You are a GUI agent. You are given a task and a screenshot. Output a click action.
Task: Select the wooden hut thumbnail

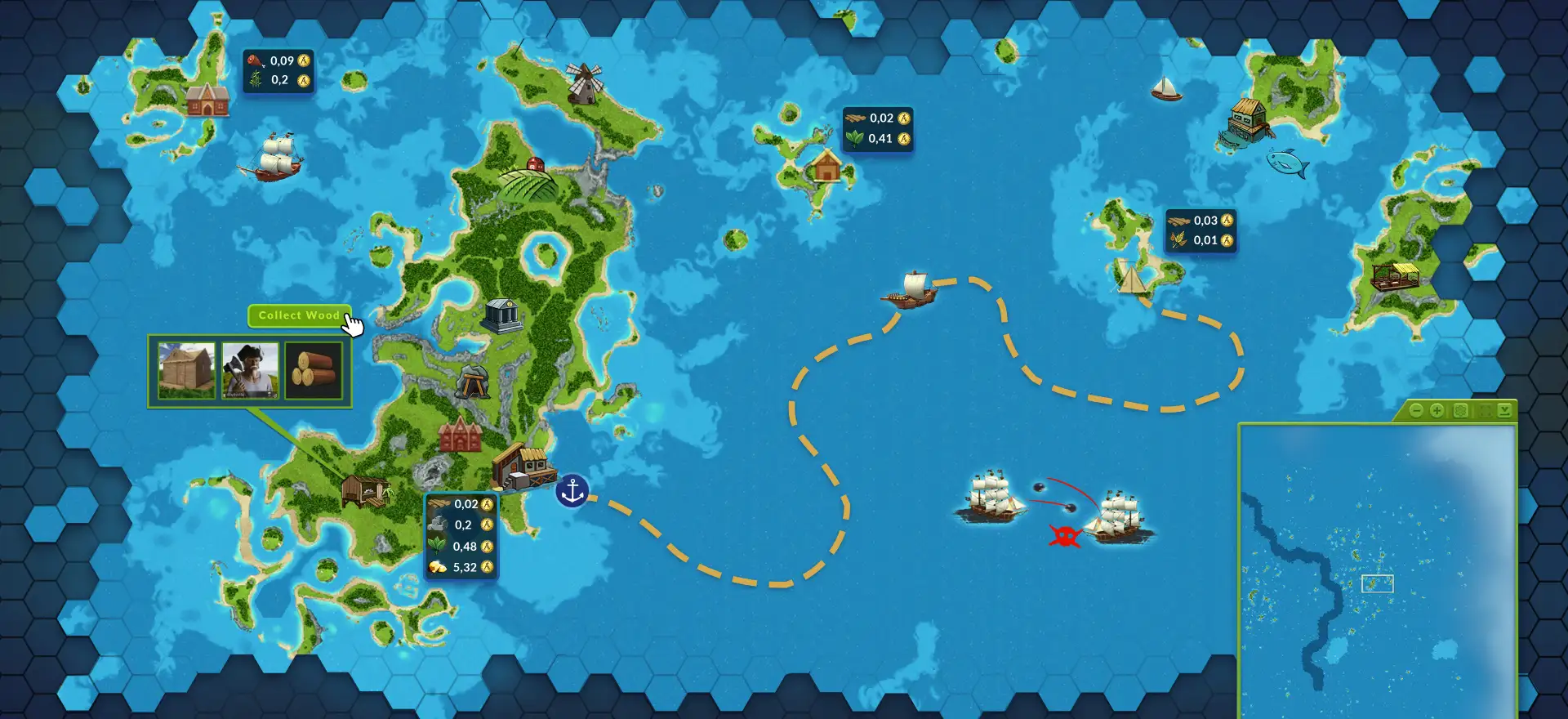(186, 370)
